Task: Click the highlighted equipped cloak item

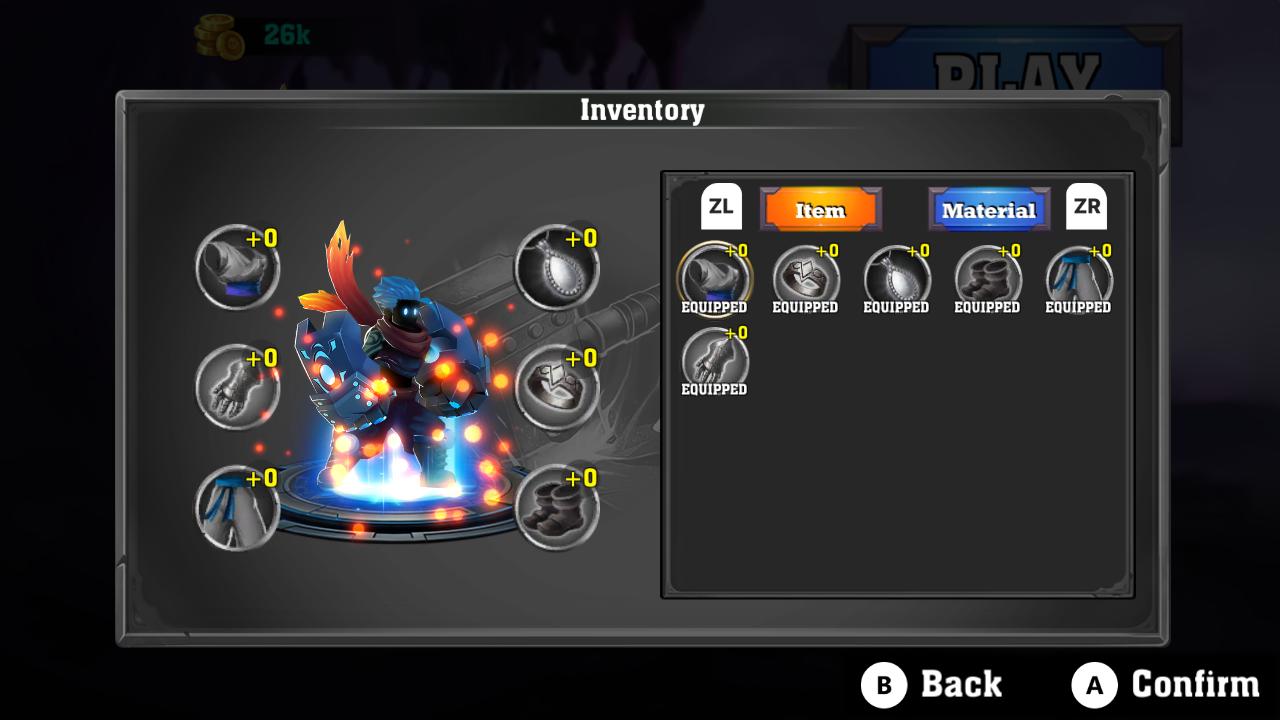Action: [712, 278]
